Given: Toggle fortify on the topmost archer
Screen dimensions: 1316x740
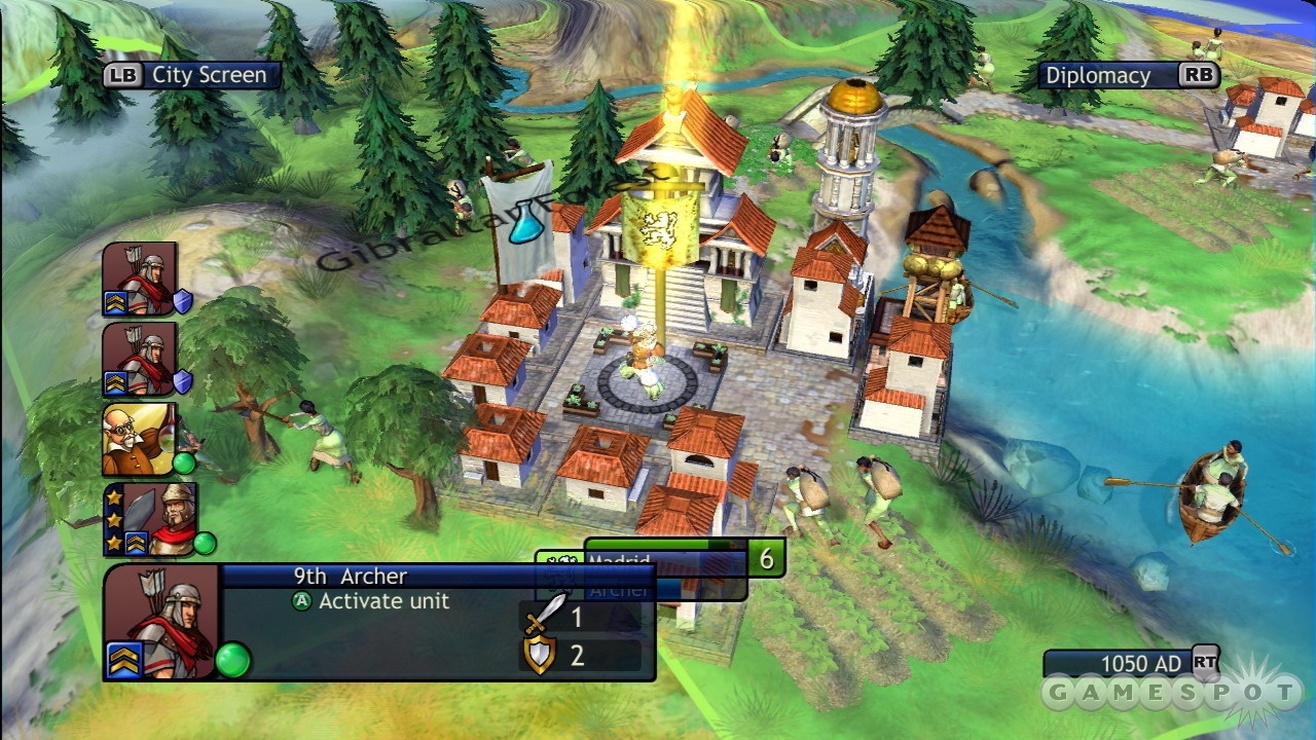Looking at the screenshot, I should point(182,301).
